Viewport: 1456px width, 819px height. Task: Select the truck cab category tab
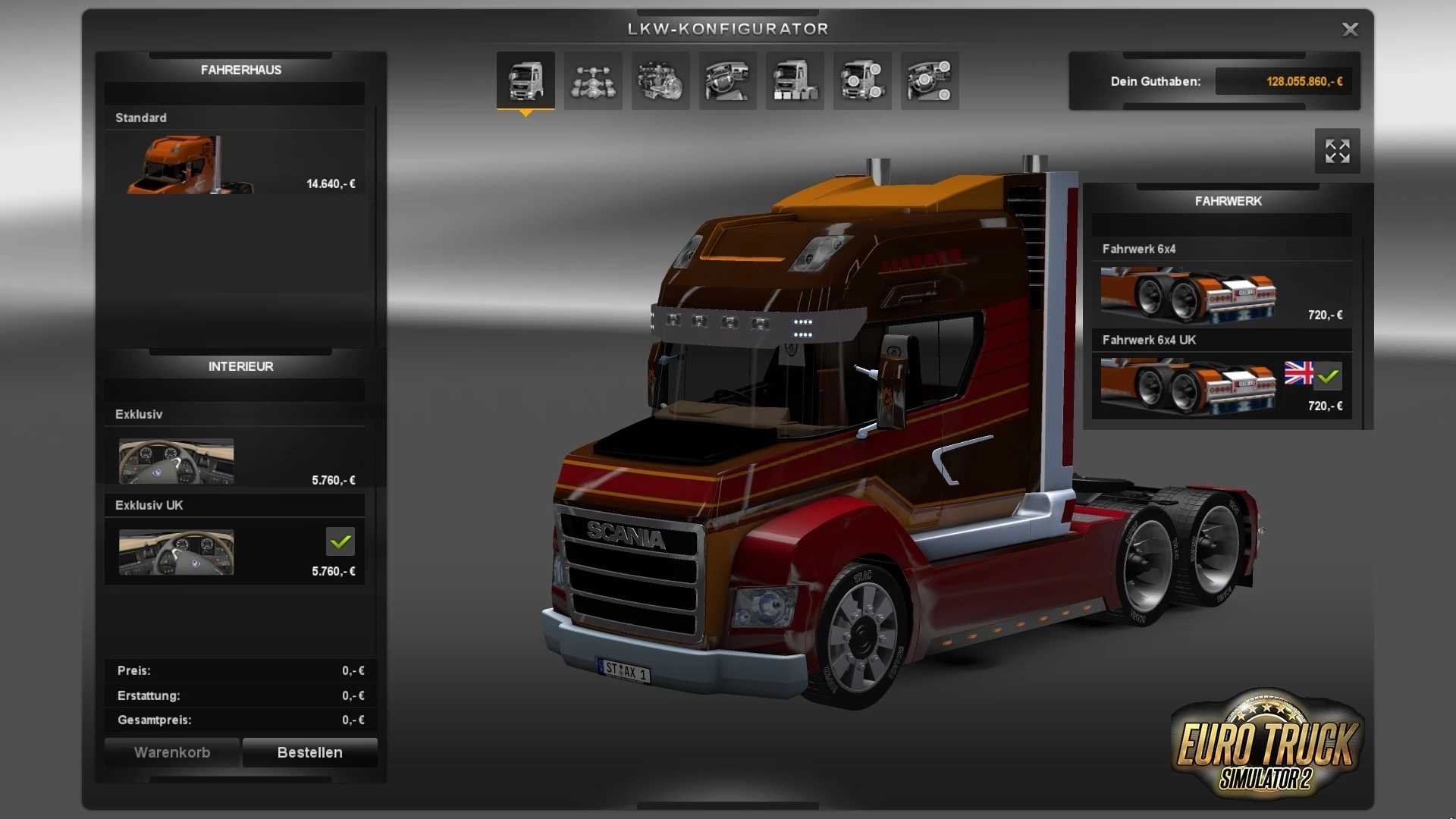tap(526, 81)
